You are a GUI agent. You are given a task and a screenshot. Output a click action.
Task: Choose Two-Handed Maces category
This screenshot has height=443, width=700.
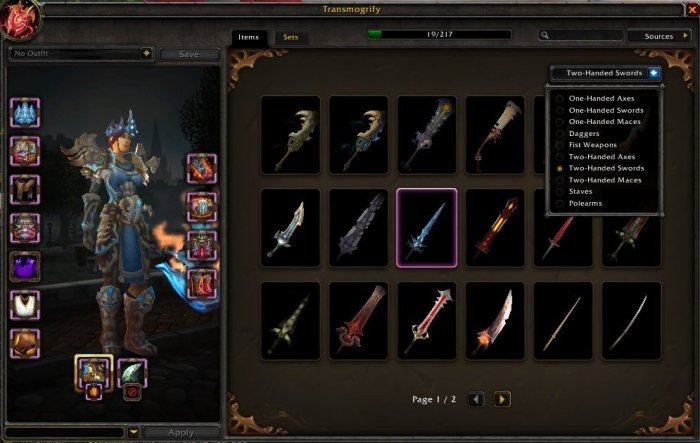pos(605,180)
